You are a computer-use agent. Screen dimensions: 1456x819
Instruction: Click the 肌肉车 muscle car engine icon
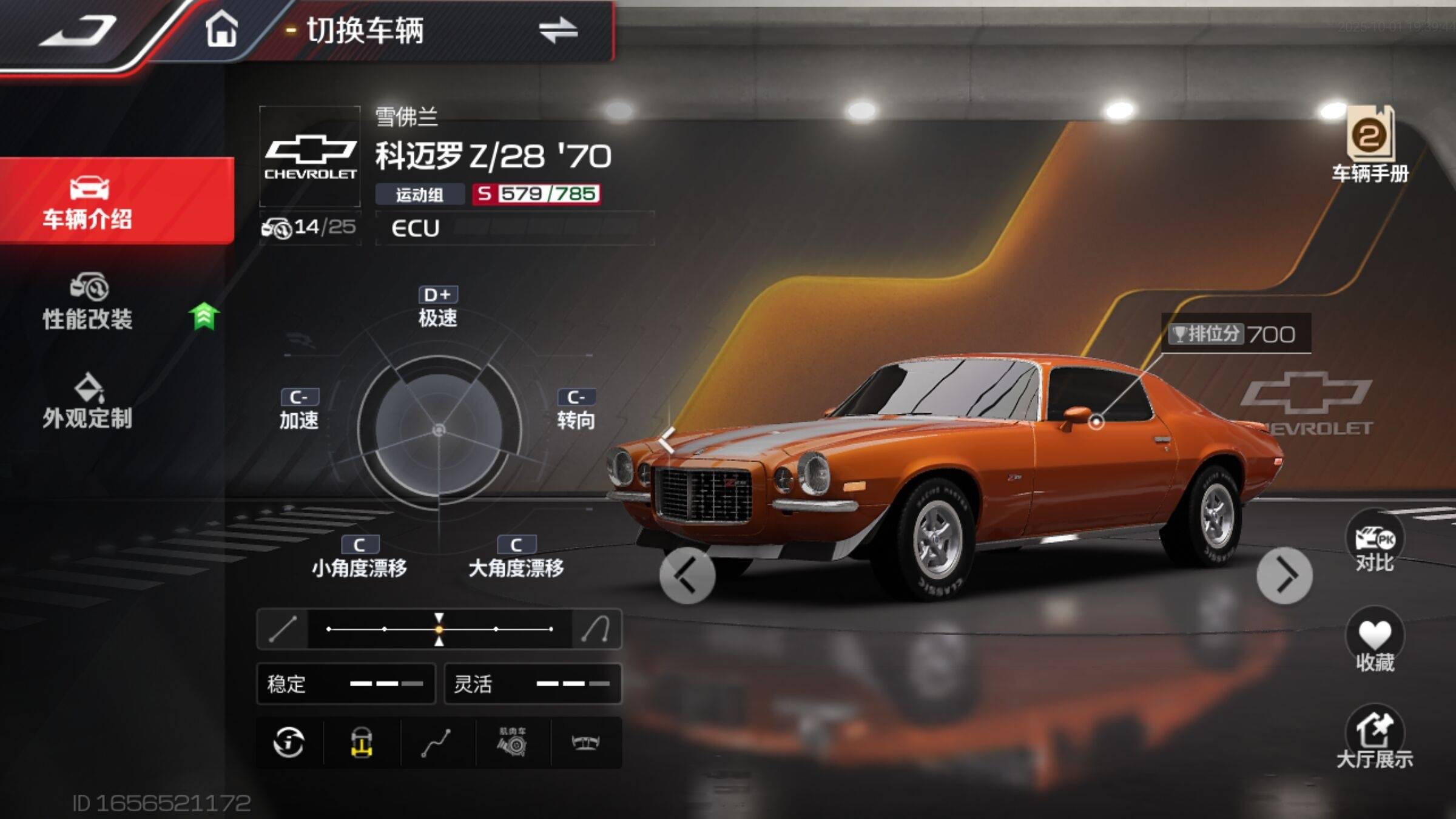click(513, 743)
